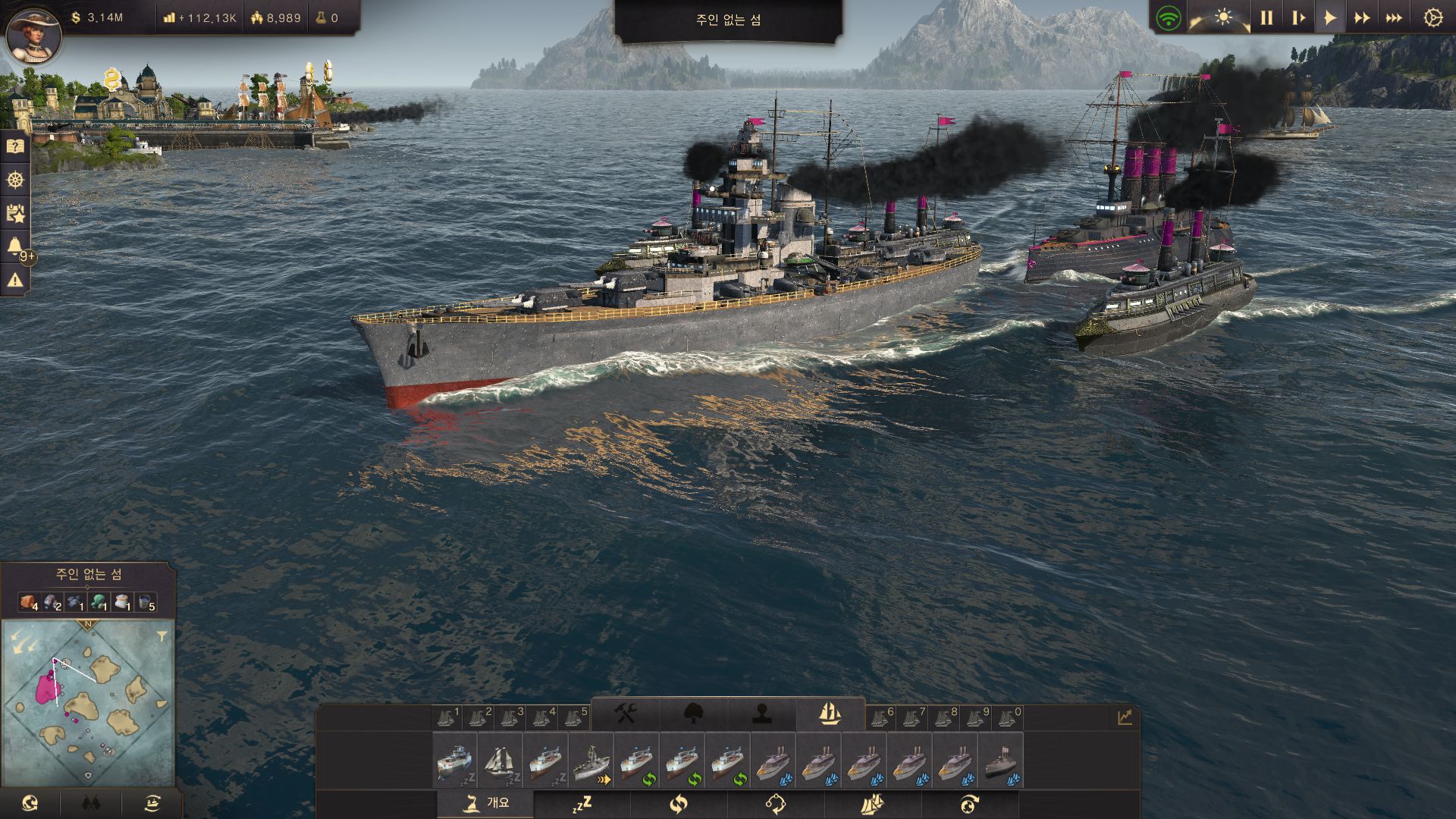This screenshot has height=819, width=1456.
Task: Open the statistics chart button
Action: click(1124, 717)
